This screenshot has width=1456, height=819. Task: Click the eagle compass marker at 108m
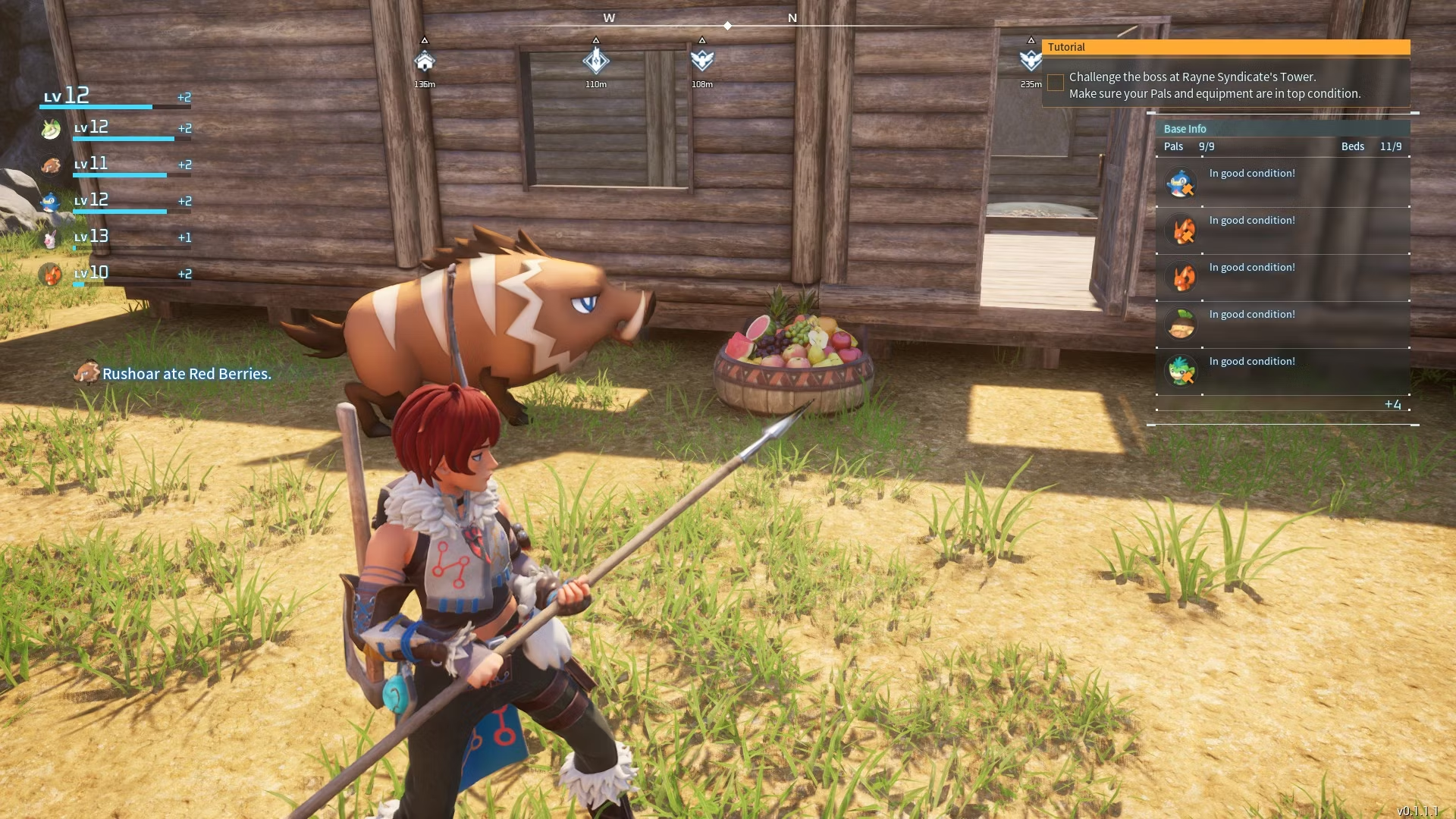tap(702, 61)
